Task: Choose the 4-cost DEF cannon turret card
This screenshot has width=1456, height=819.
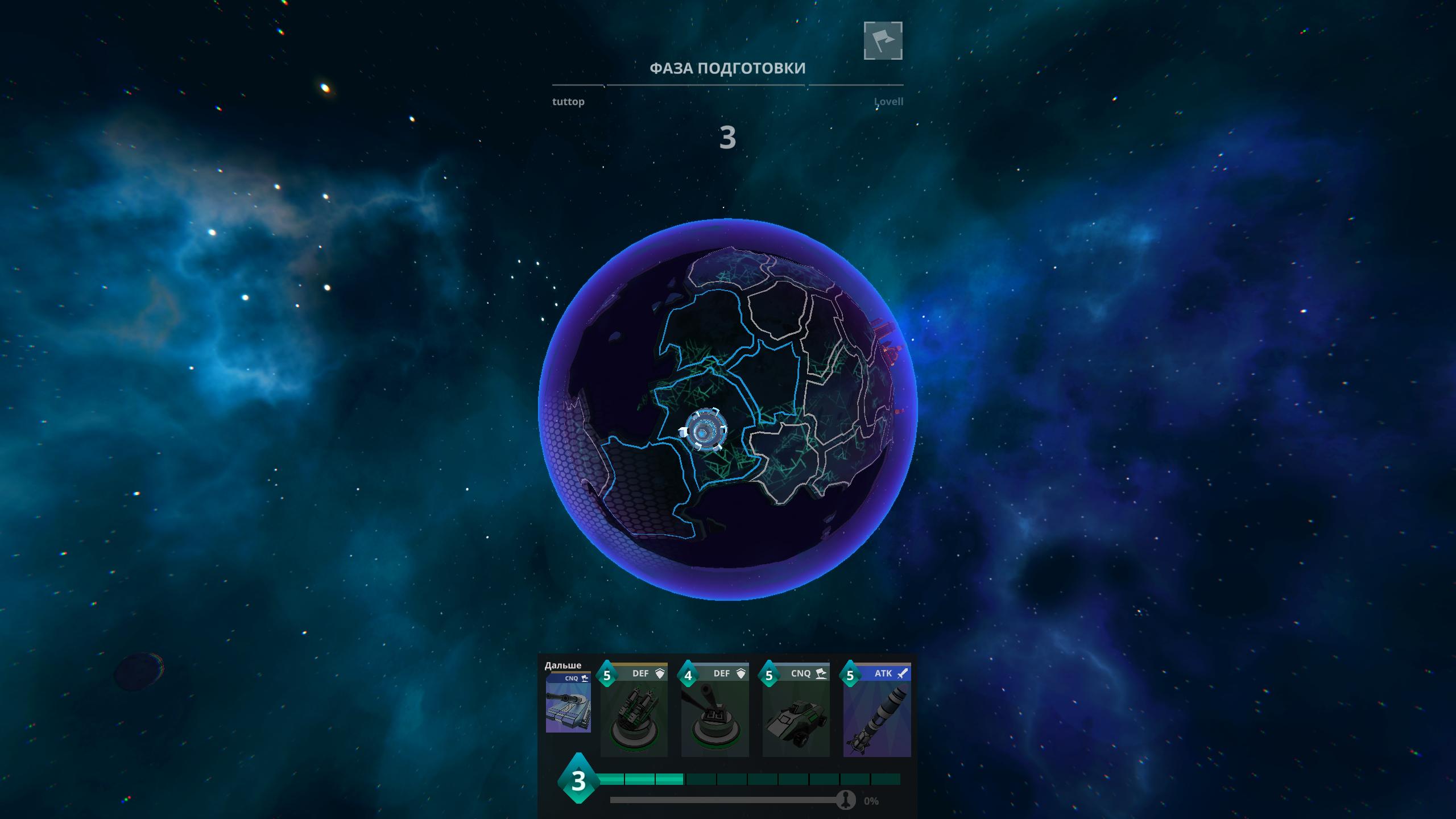Action: pos(715,711)
